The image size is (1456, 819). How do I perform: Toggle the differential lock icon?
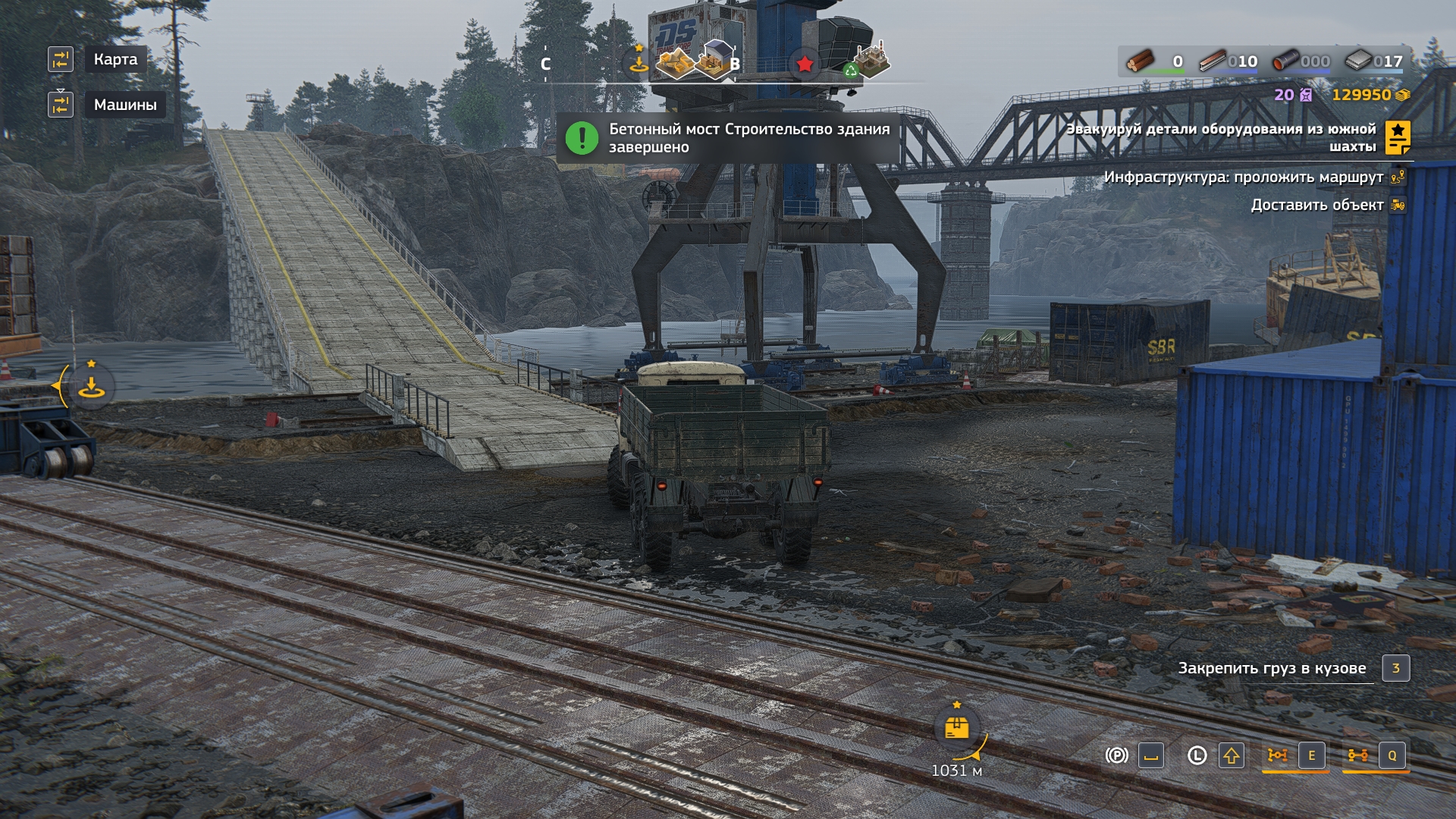coord(1278,755)
